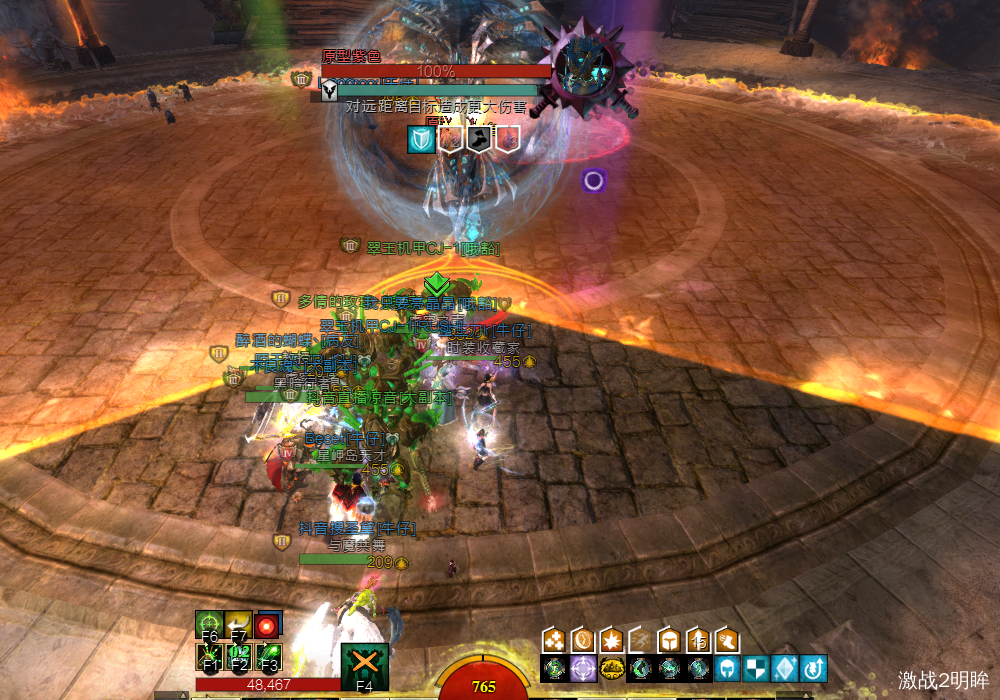Use the yellow return-arrow skill
1000x700 pixels.
pyautogui.click(x=238, y=625)
